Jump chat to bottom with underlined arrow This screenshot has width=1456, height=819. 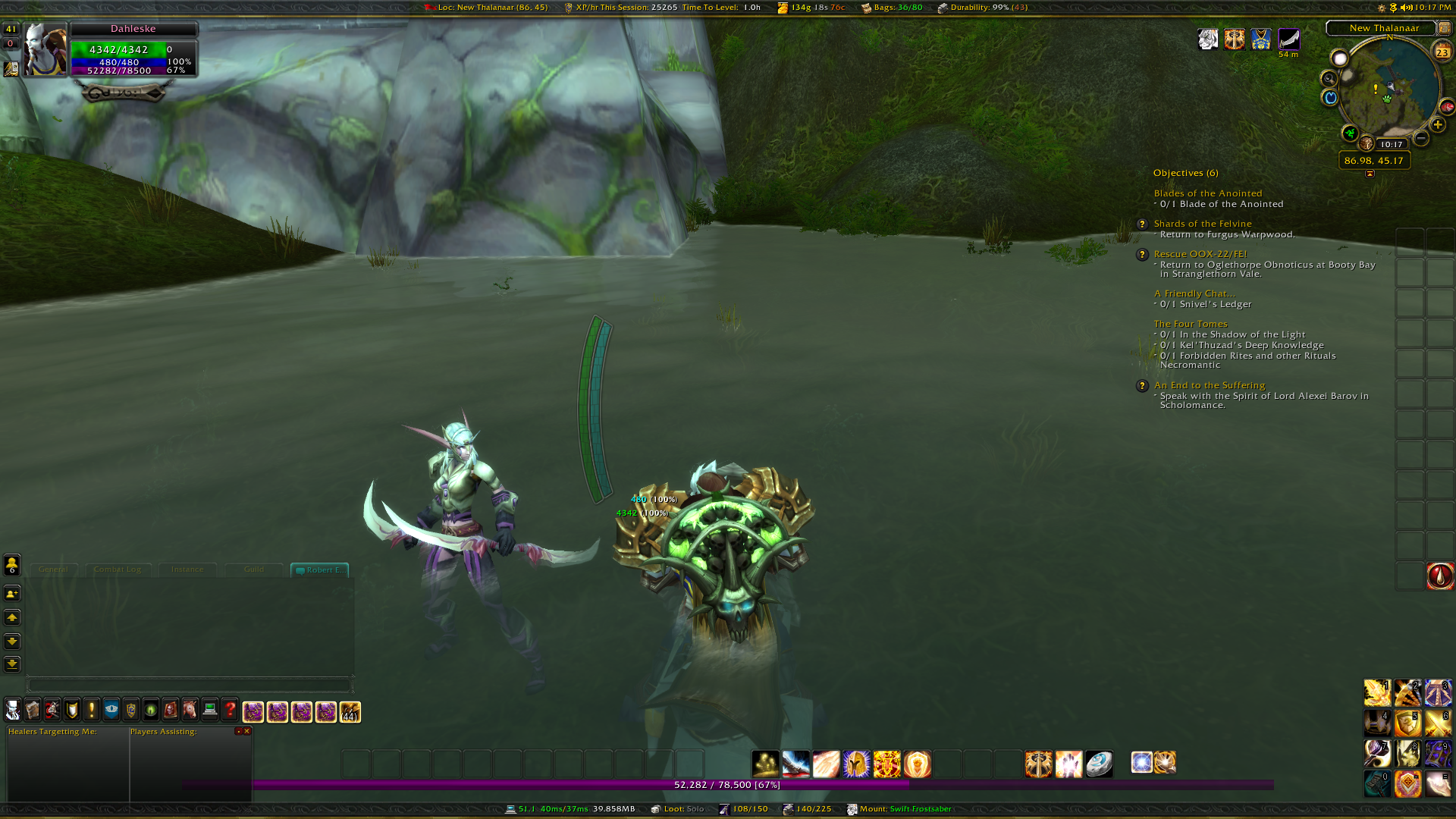click(12, 664)
